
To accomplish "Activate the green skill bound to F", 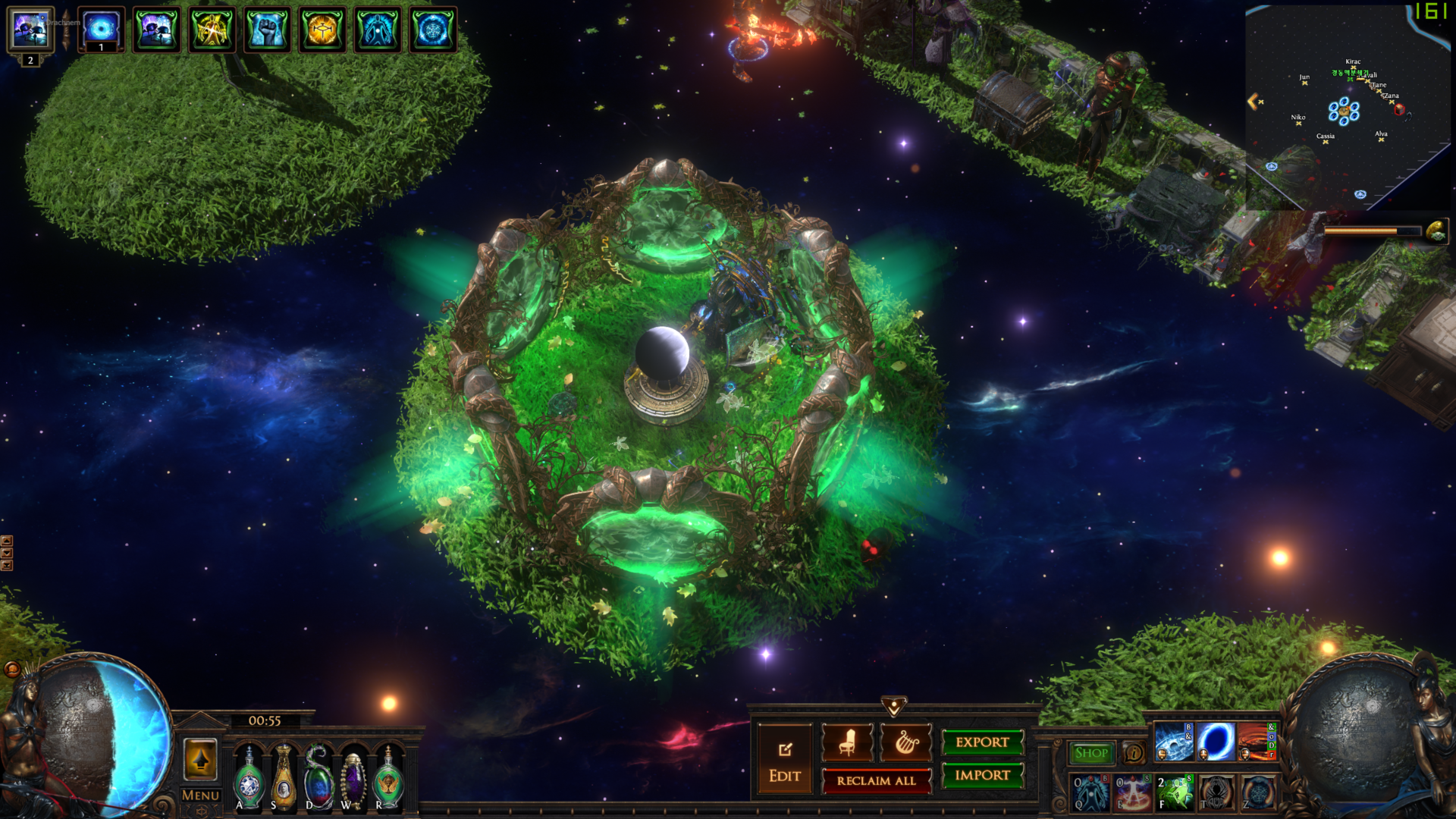I will [1175, 792].
